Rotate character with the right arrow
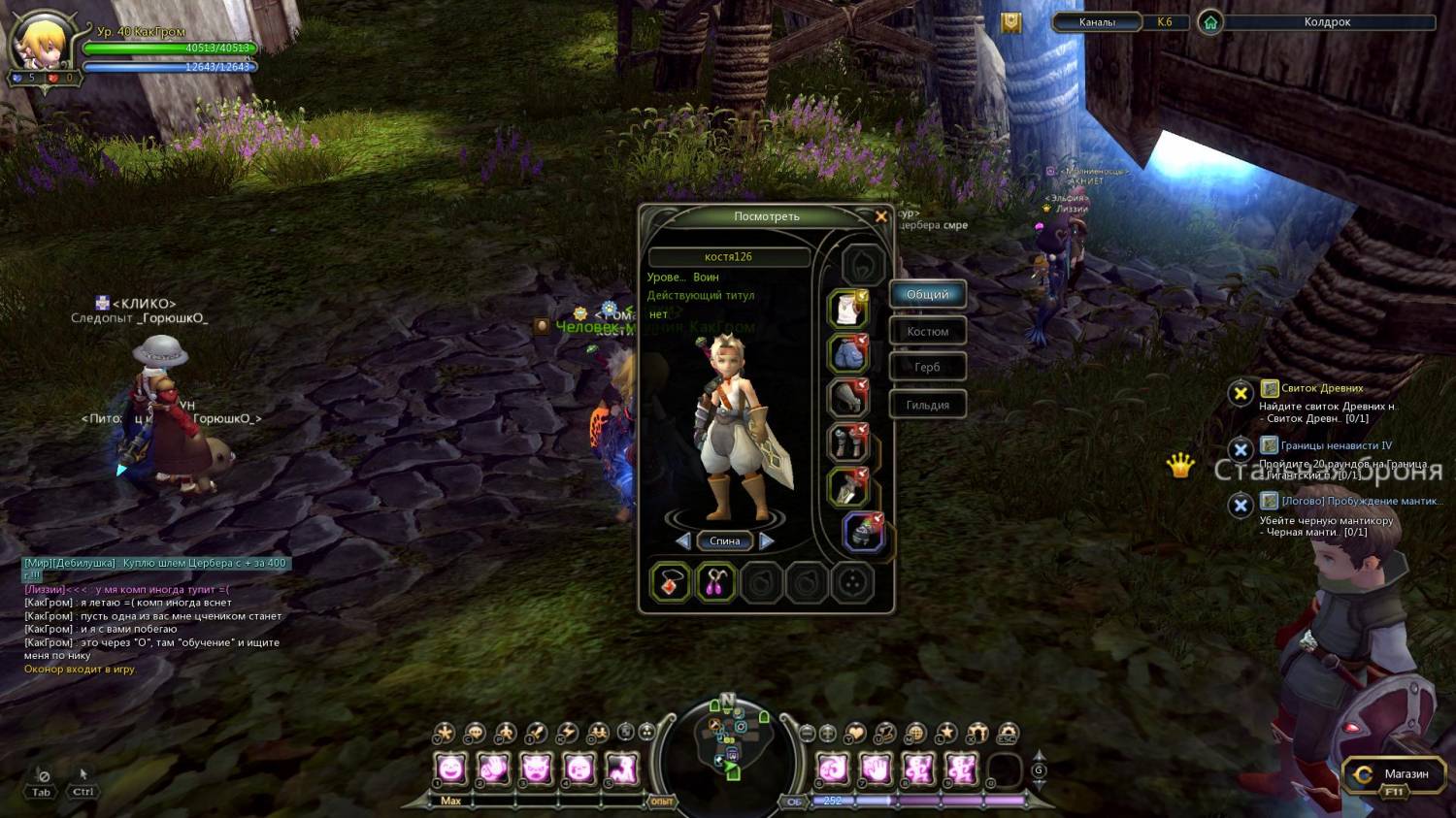Viewport: 1456px width, 818px height. [767, 540]
